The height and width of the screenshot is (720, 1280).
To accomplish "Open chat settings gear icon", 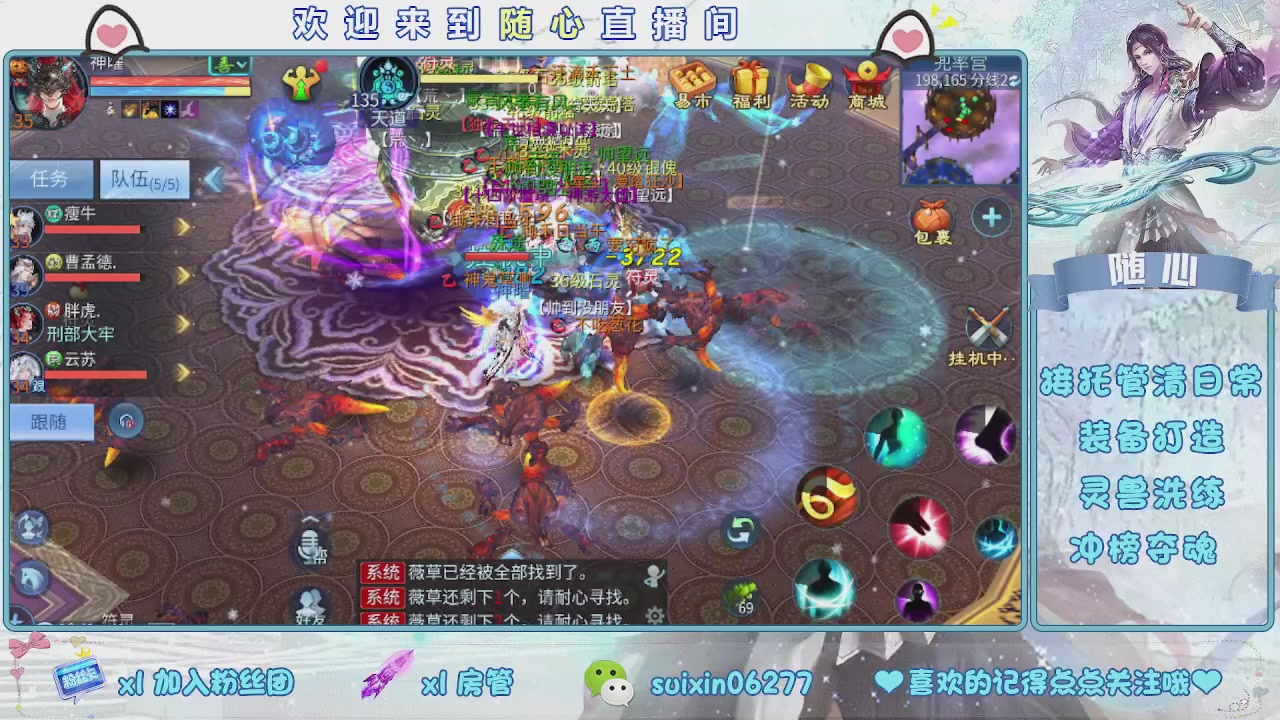I will [x=653, y=613].
